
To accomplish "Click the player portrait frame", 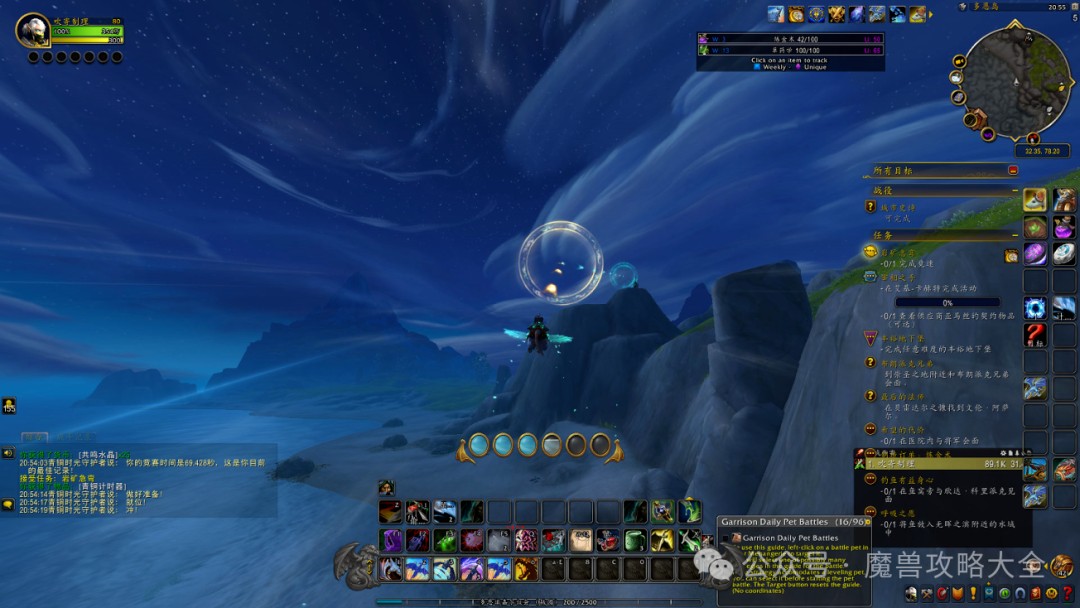I will pos(33,31).
